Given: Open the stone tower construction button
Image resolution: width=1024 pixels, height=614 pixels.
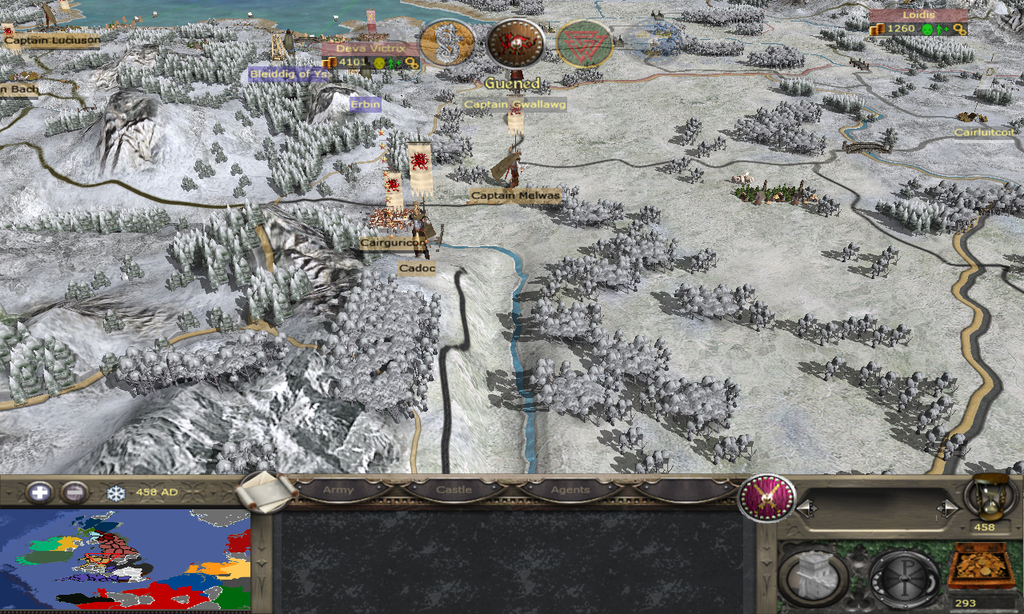Looking at the screenshot, I should coord(813,576).
